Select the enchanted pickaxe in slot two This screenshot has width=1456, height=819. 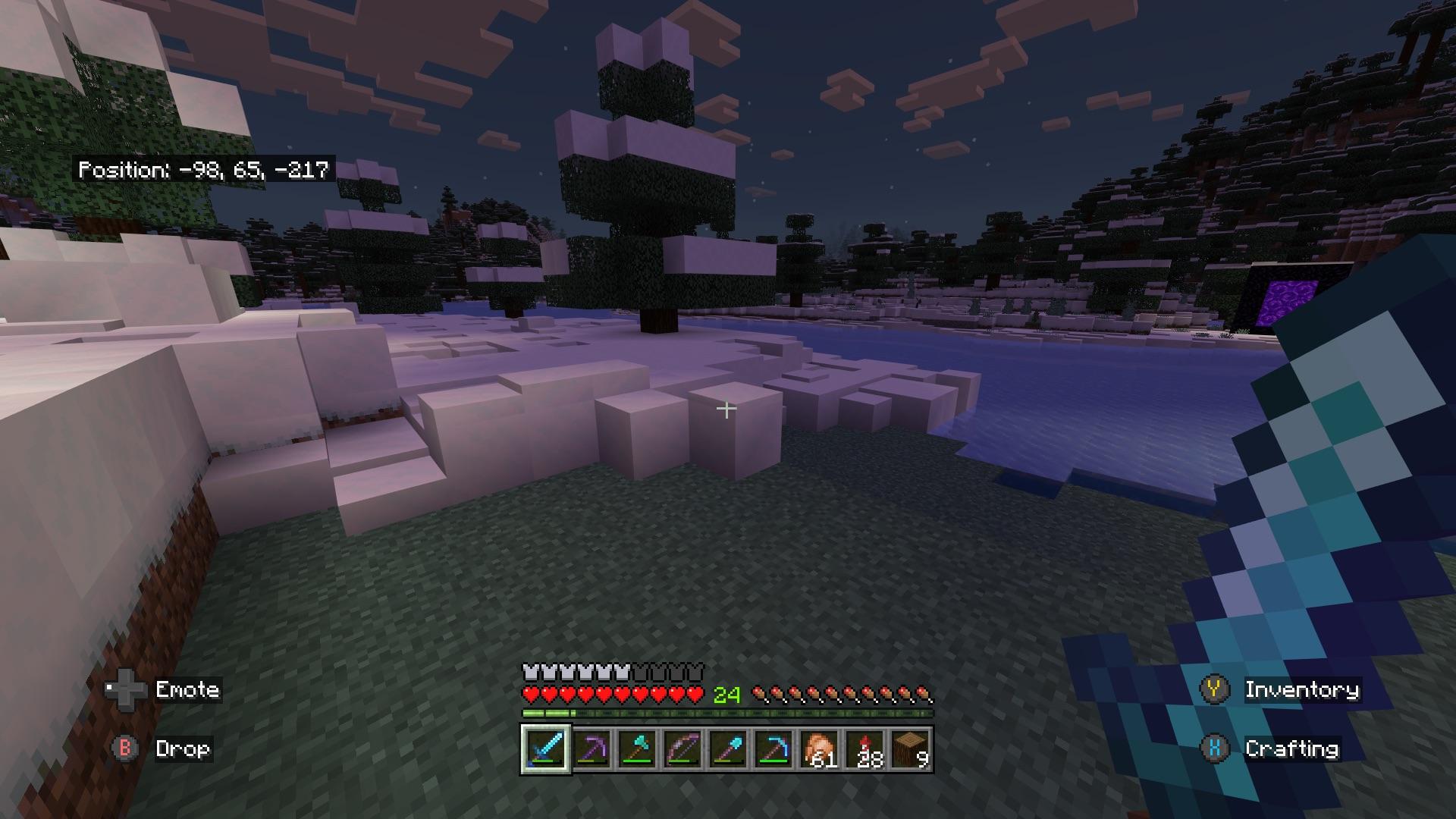click(590, 749)
